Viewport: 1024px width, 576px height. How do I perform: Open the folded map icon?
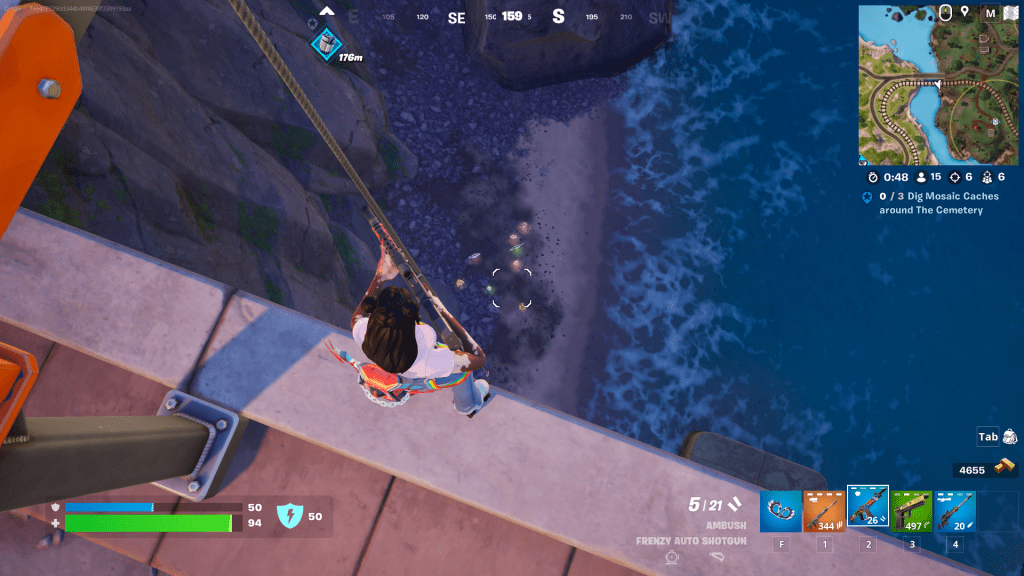(x=1010, y=13)
